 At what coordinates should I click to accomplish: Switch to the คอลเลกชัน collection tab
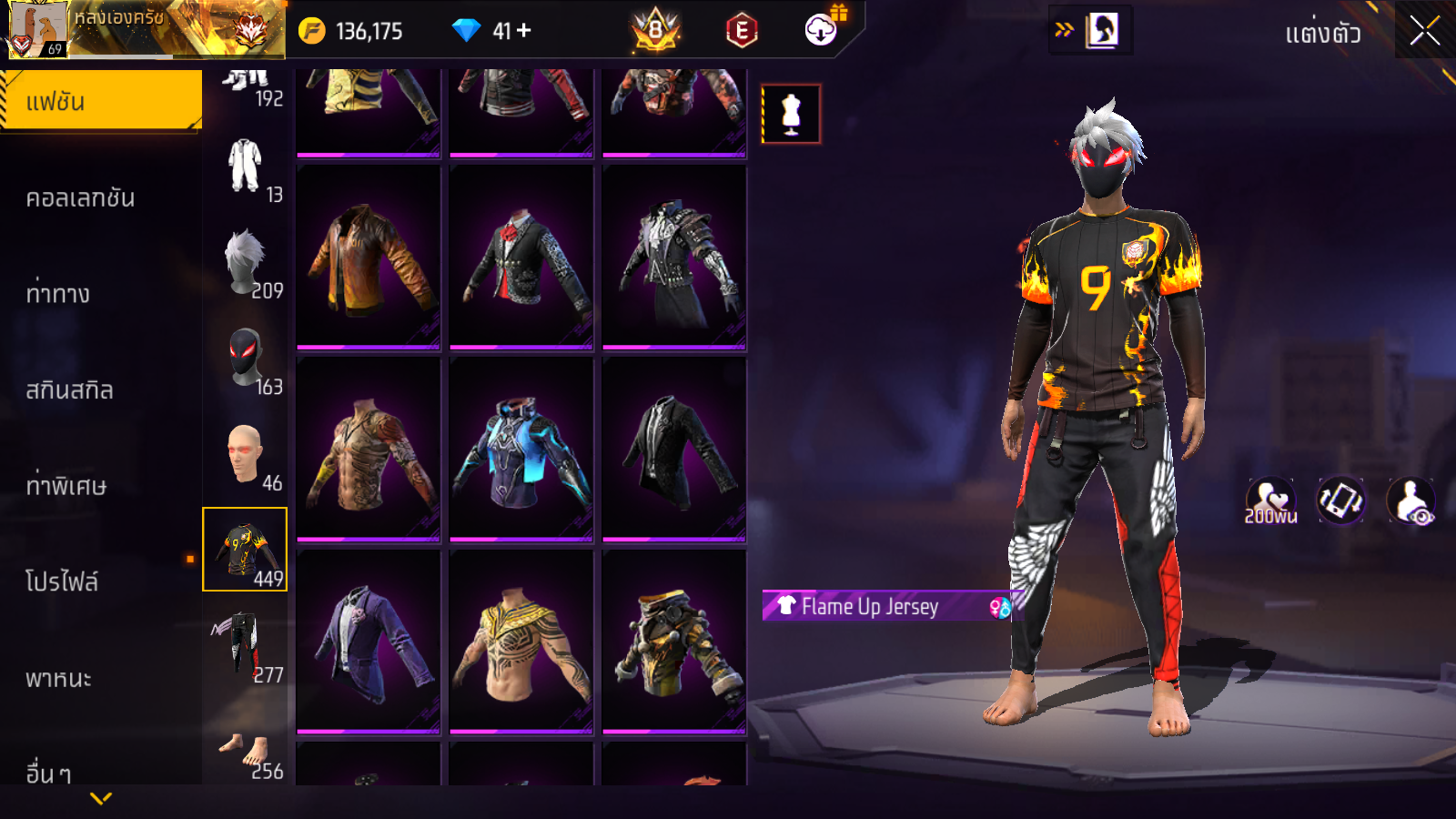click(80, 197)
